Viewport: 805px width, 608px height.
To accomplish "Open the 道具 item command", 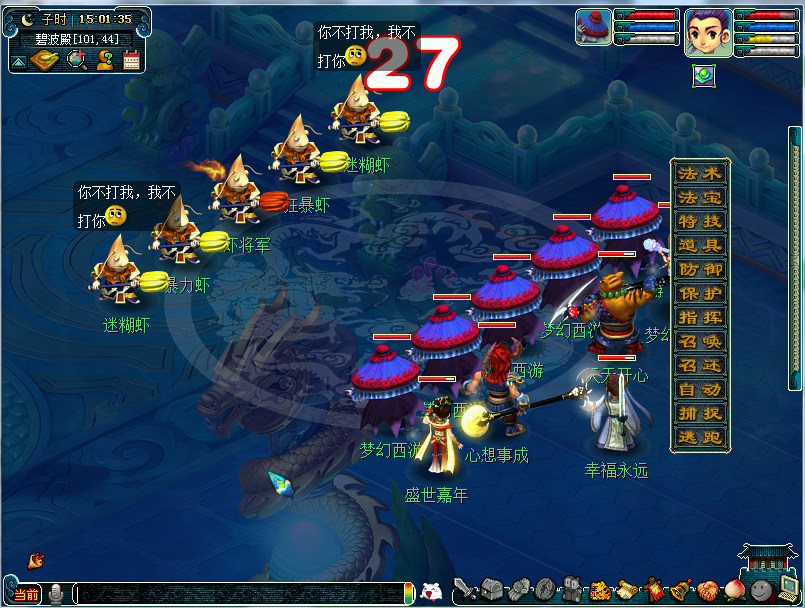I will [x=700, y=245].
